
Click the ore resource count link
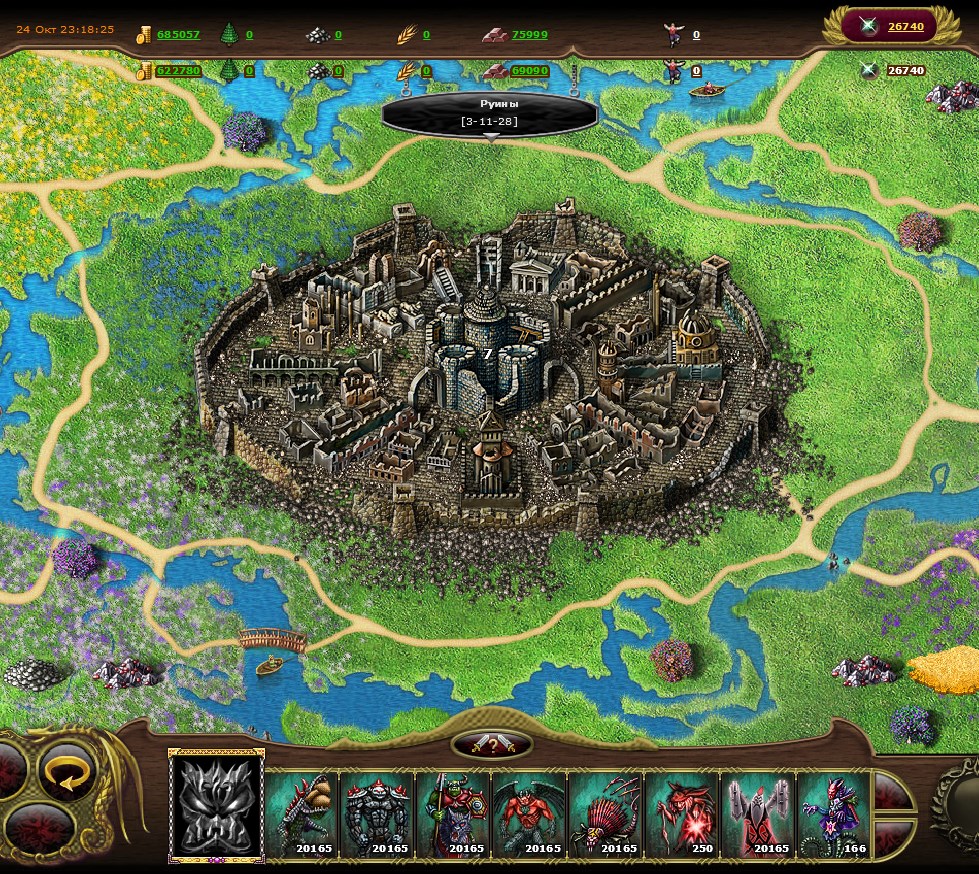(338, 34)
